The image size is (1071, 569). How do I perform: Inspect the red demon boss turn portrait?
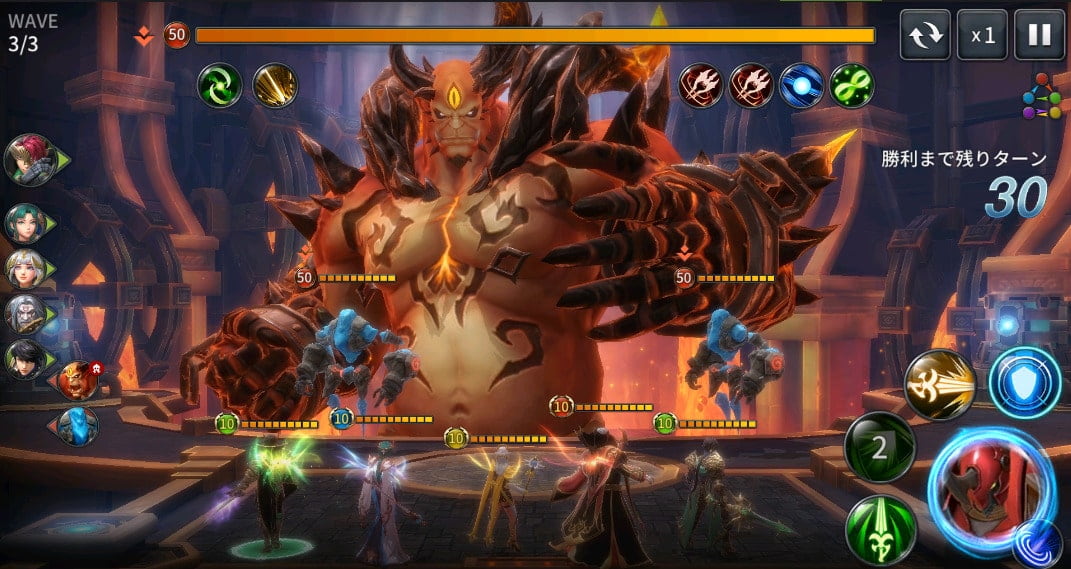click(x=78, y=381)
